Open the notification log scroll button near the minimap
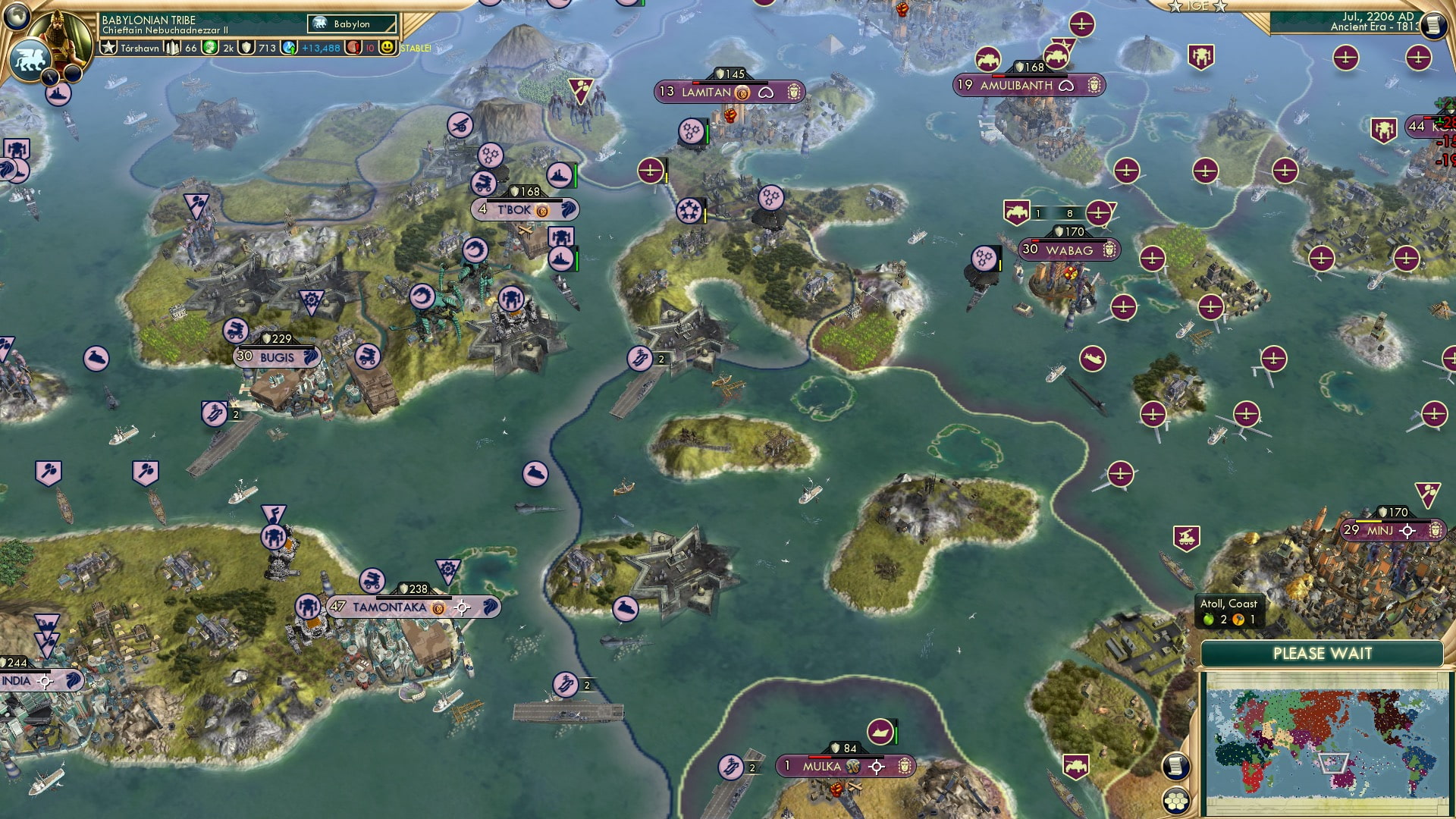 pyautogui.click(x=1176, y=766)
